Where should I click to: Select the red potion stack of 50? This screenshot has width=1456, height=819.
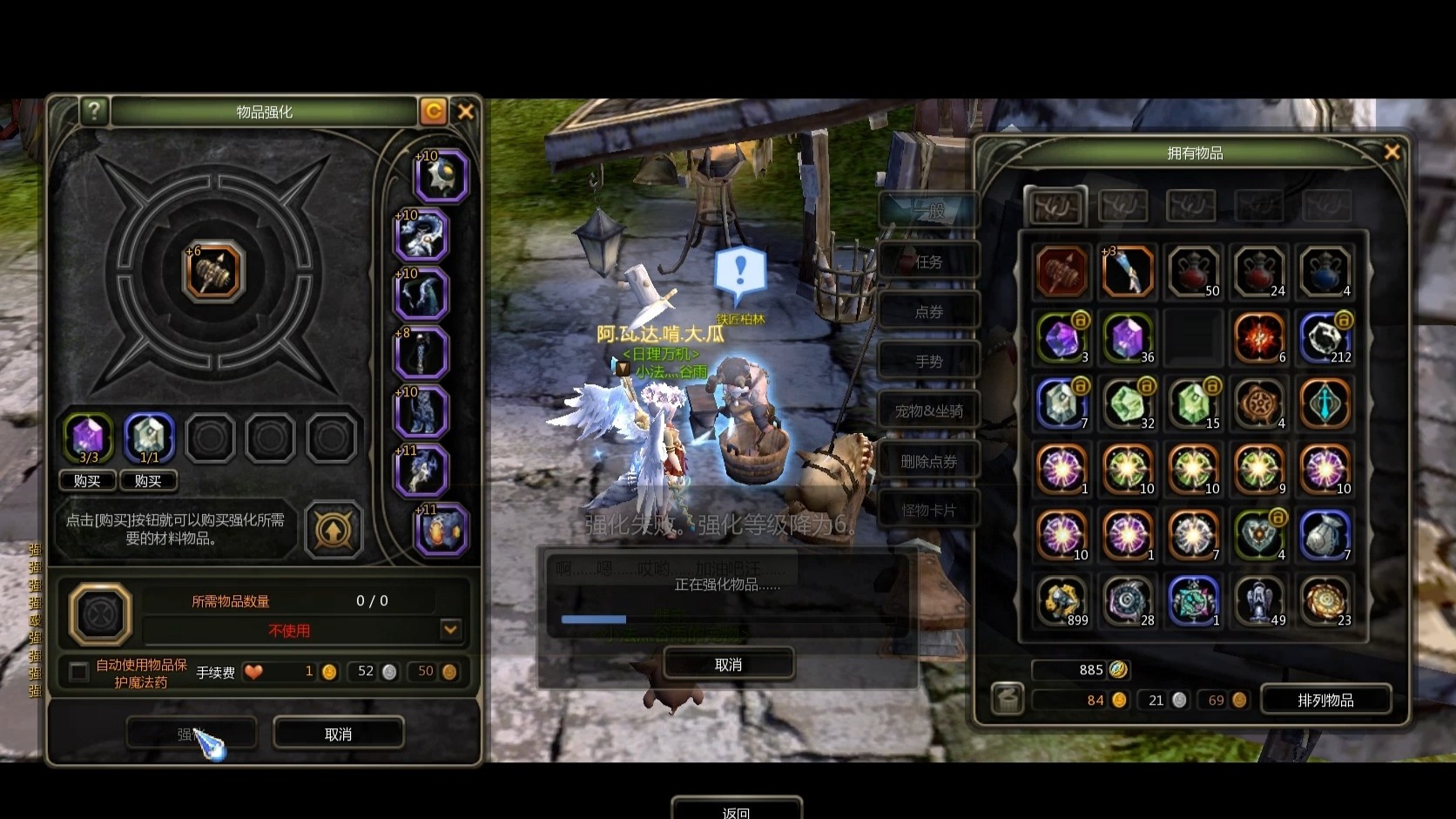[1193, 272]
